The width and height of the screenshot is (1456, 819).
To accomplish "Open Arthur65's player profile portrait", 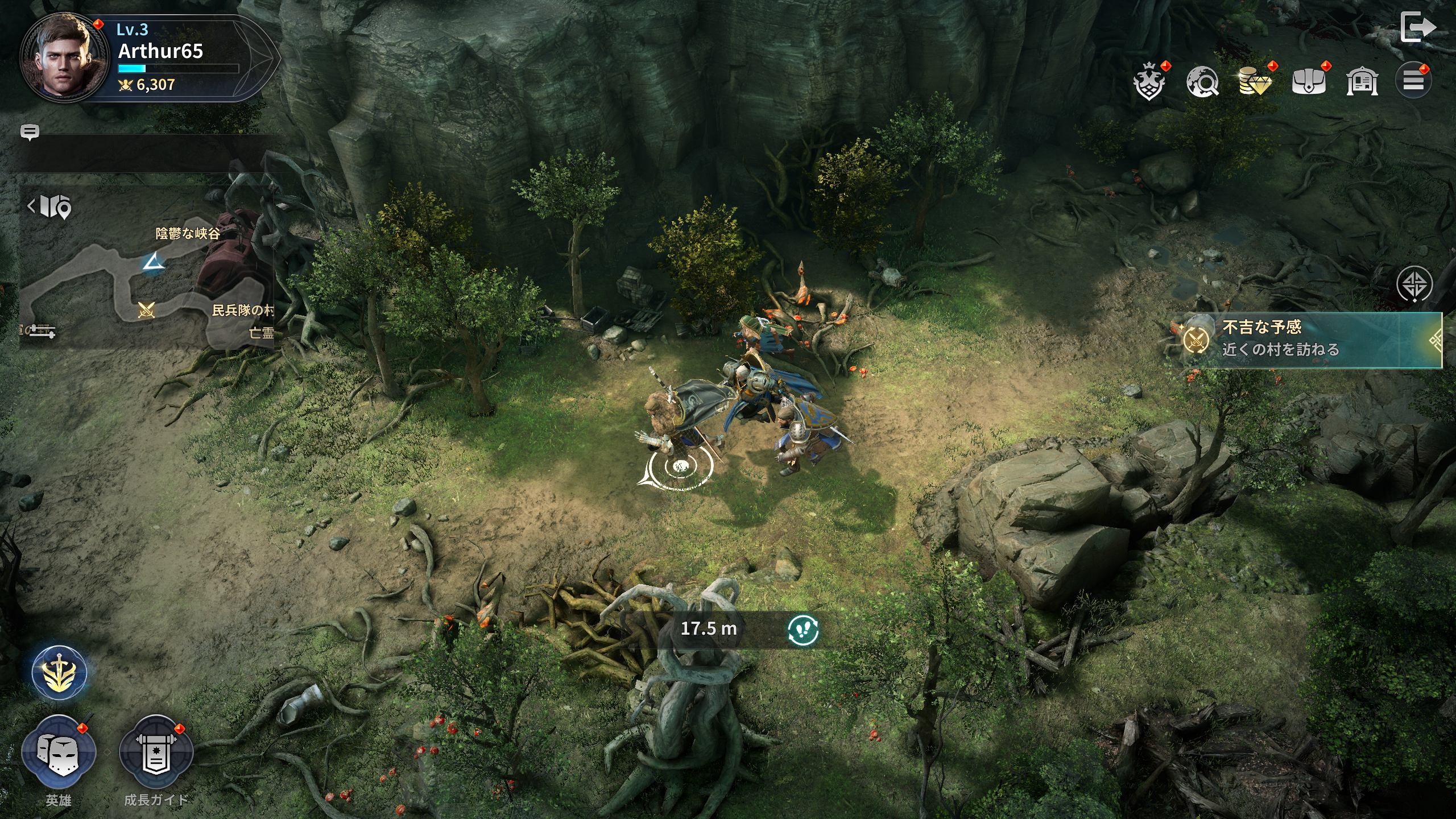I will click(x=64, y=59).
